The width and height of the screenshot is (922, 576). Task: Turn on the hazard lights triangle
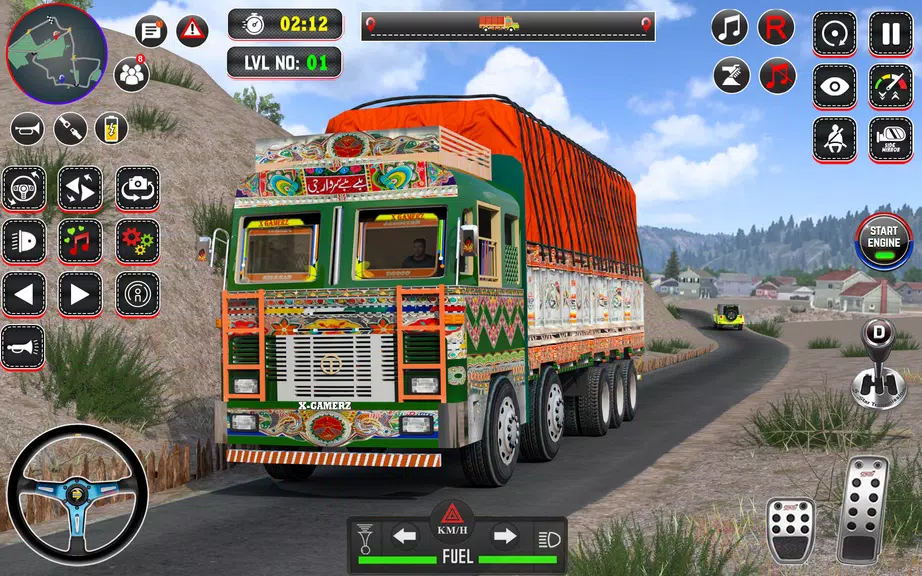[454, 516]
